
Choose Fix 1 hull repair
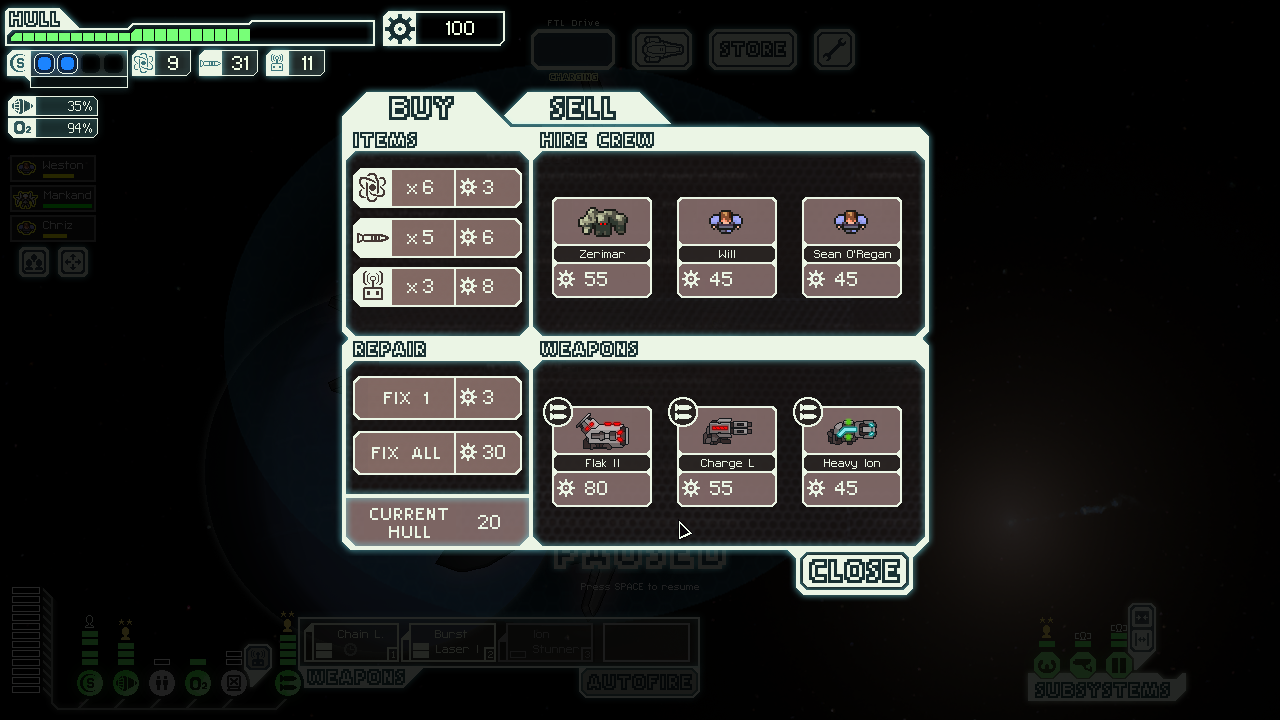437,398
